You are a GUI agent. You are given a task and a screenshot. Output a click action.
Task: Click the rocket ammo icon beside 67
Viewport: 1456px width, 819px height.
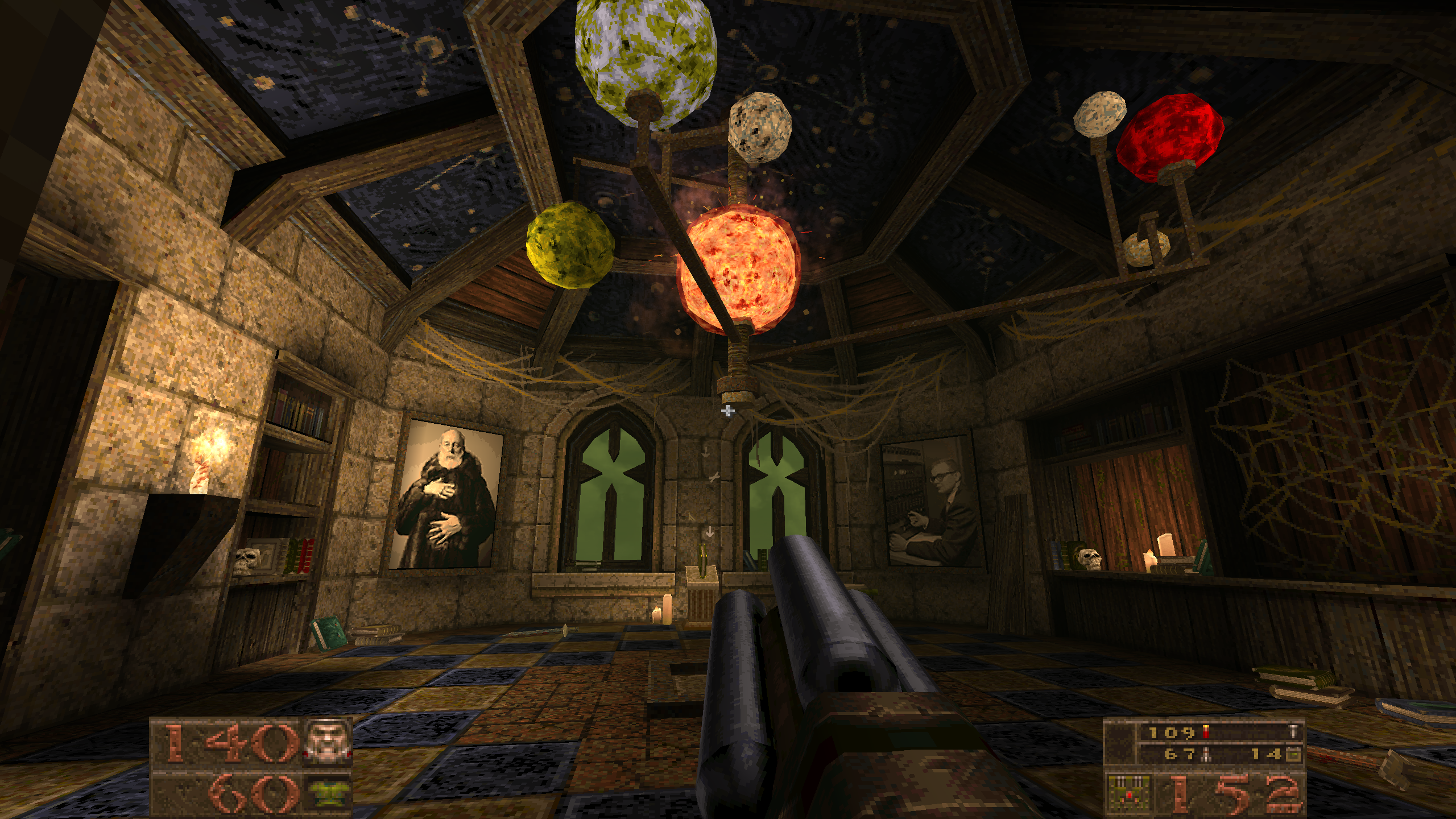1206,755
